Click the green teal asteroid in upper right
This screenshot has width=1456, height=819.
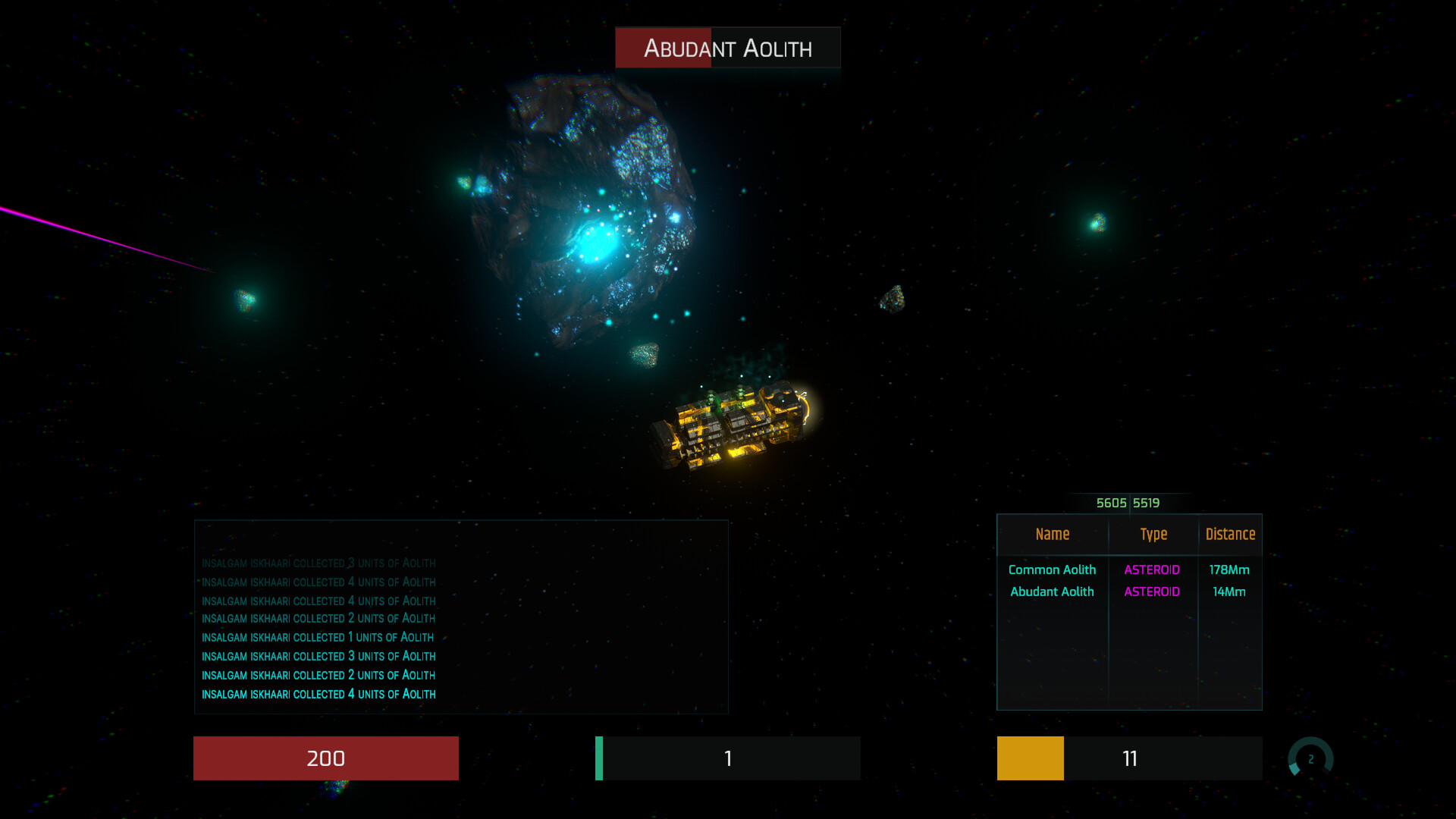(x=1097, y=222)
